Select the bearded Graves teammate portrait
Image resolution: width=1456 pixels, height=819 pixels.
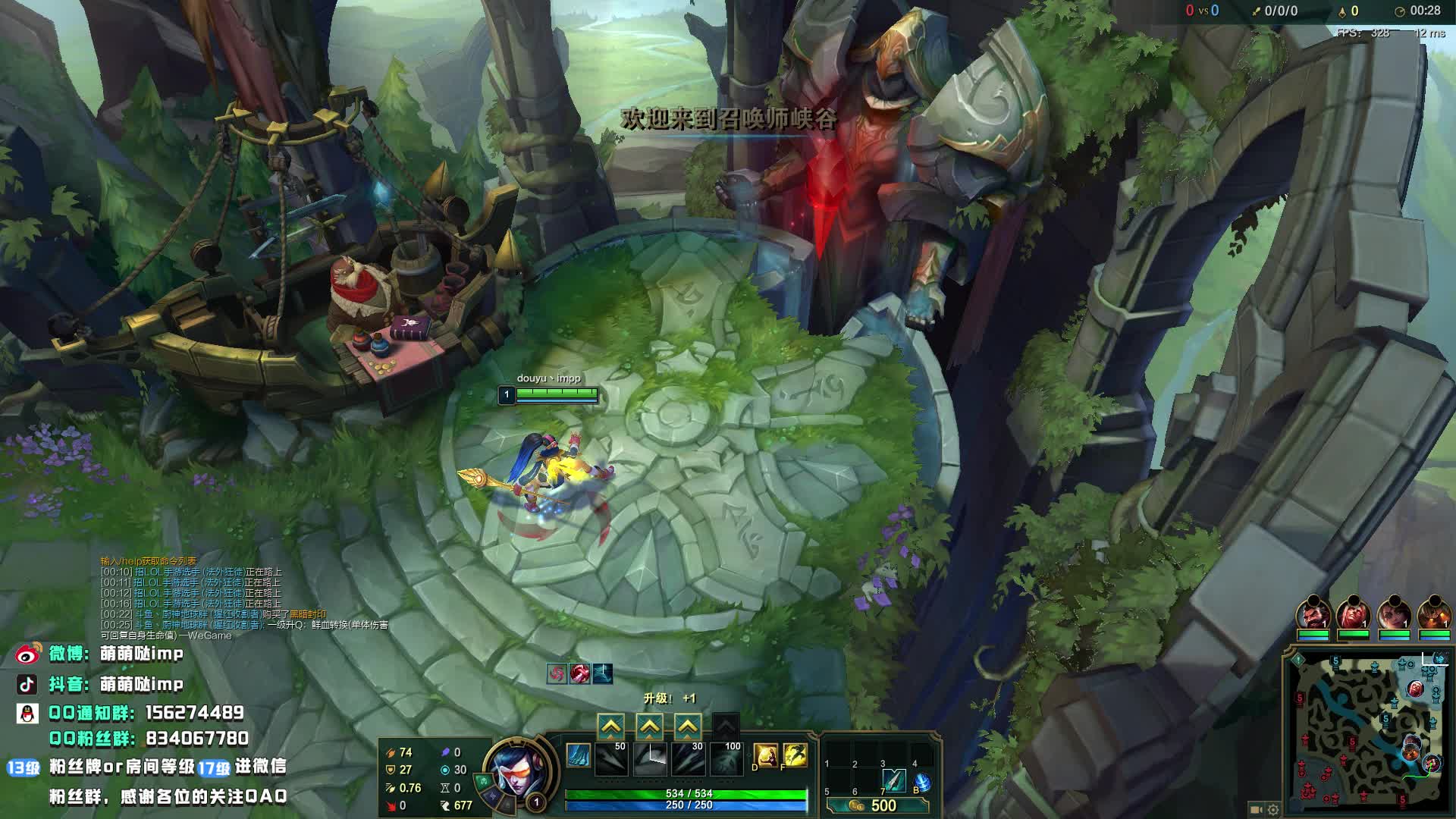[x=1313, y=613]
